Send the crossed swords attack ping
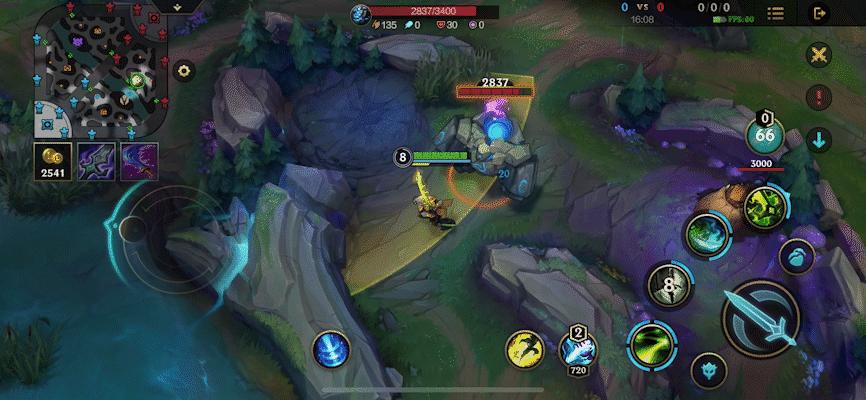This screenshot has height=400, width=866. pos(820,56)
